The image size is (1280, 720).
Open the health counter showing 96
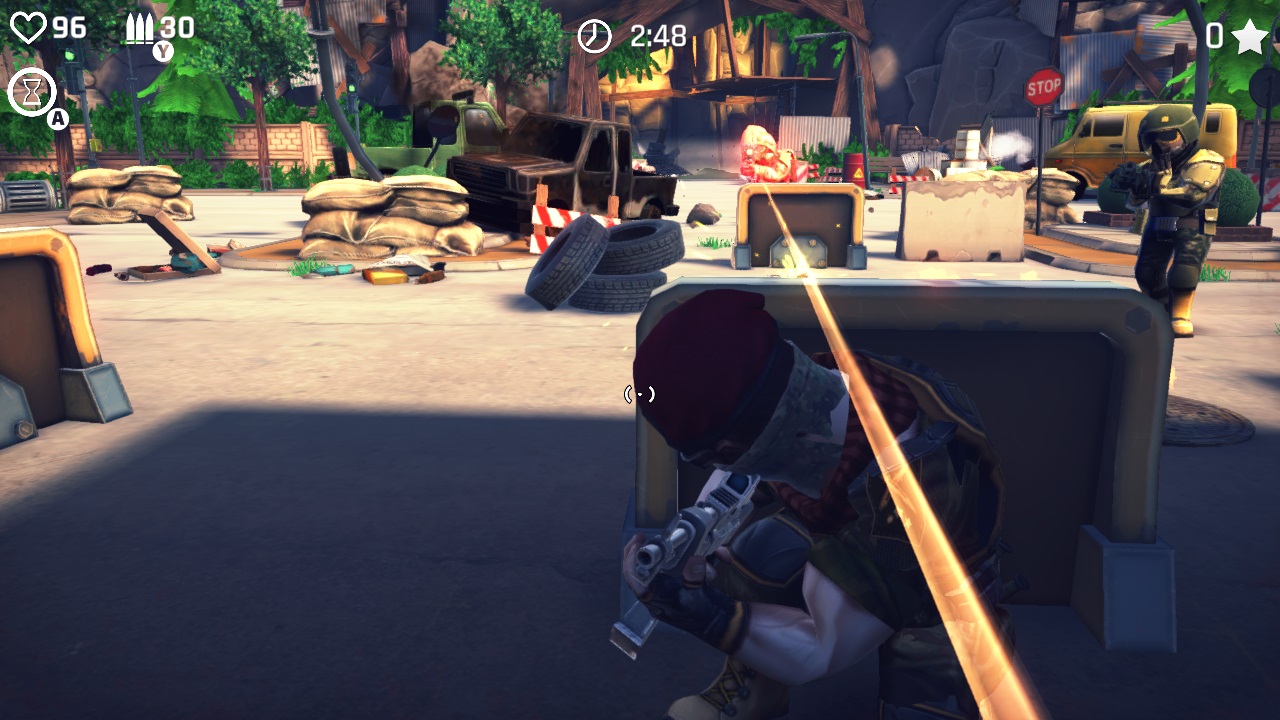68,27
